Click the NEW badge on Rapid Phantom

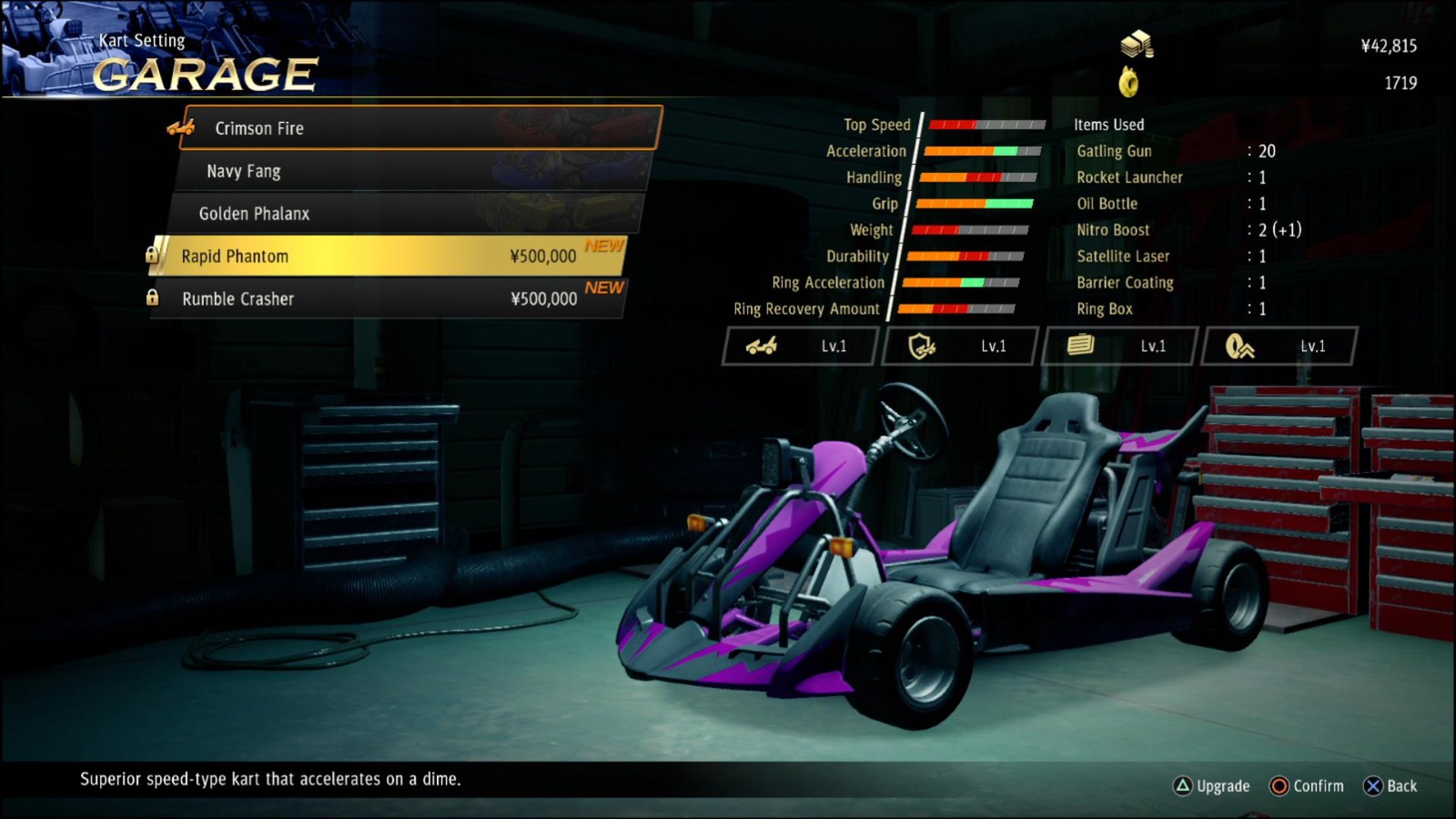click(604, 246)
